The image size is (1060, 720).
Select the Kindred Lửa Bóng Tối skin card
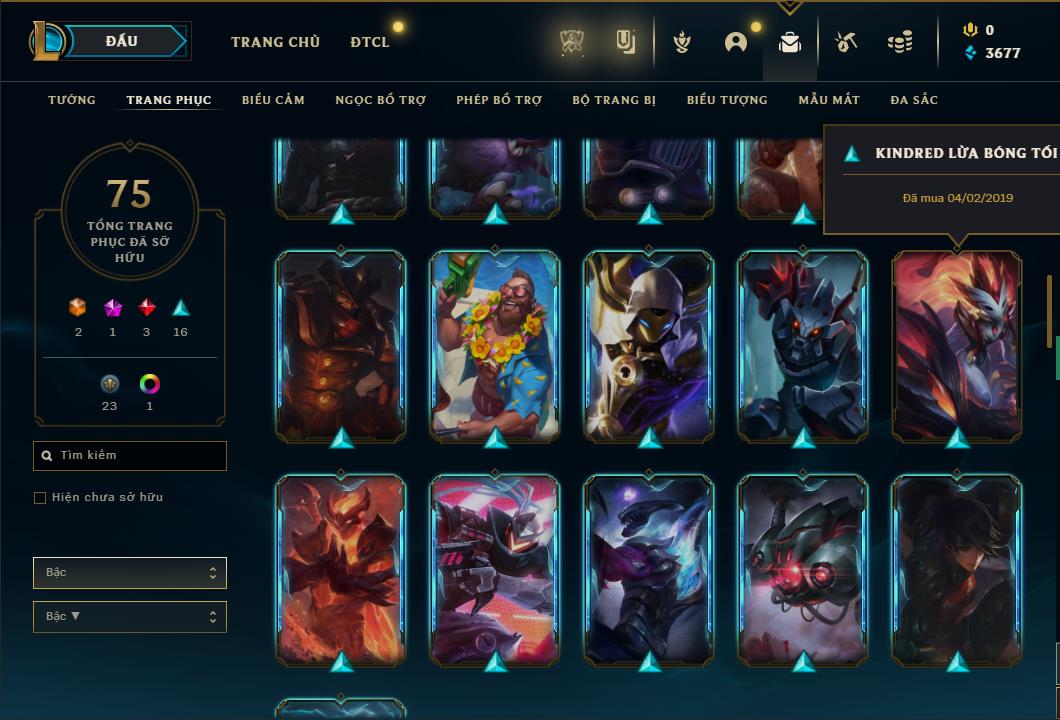957,345
